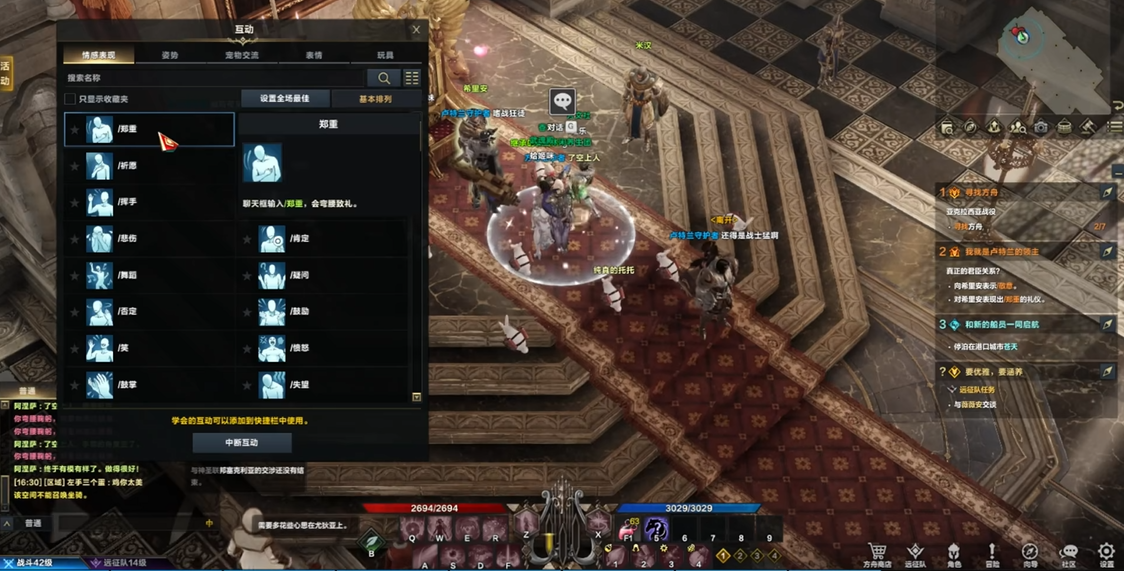Click the 设置全场最佳 button
Image resolution: width=1124 pixels, height=571 pixels.
tap(285, 99)
